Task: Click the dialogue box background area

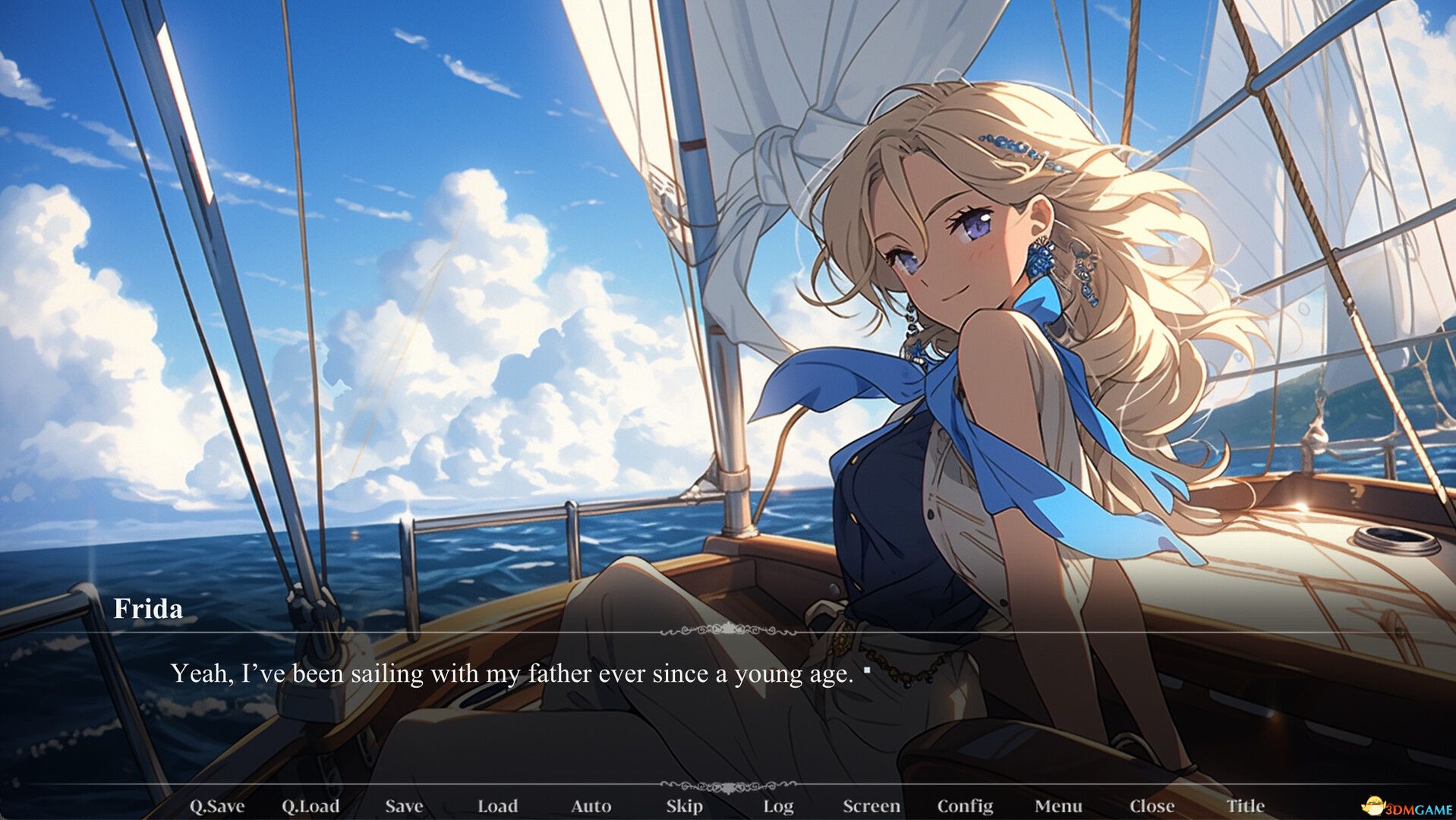Action: [x=728, y=721]
